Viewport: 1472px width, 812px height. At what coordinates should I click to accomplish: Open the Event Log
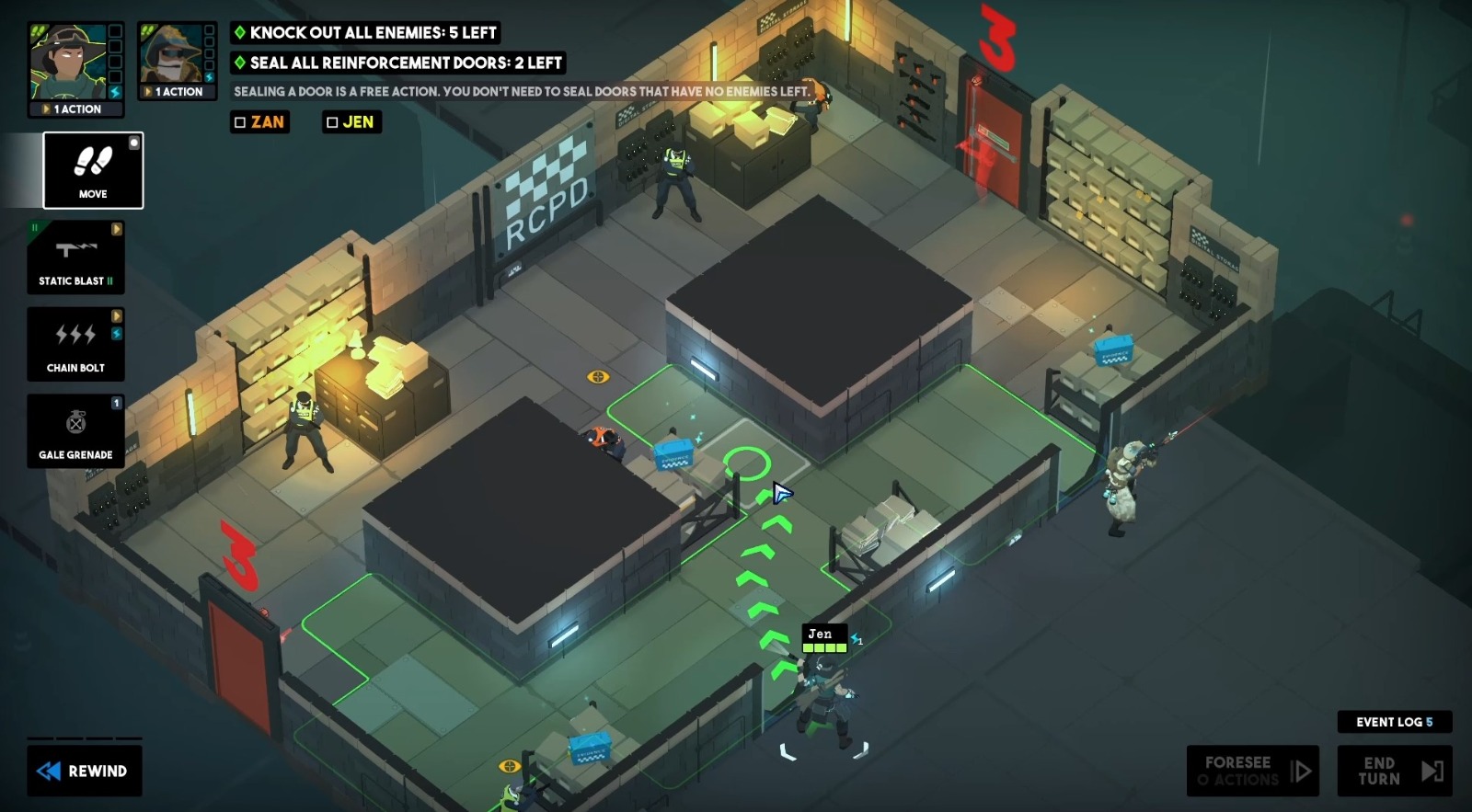[x=1395, y=723]
